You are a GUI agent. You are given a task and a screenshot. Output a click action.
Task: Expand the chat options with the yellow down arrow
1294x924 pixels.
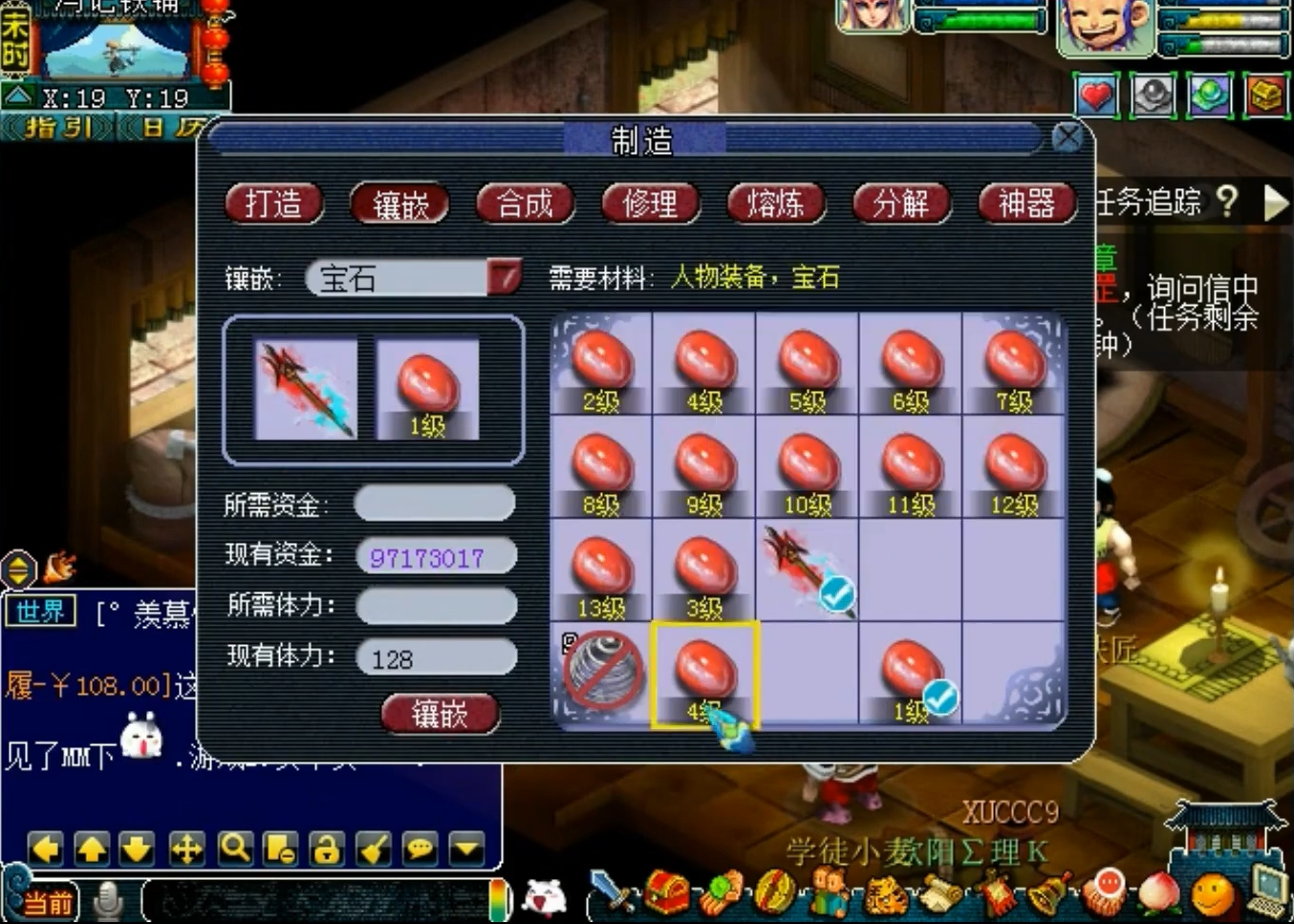[x=465, y=849]
